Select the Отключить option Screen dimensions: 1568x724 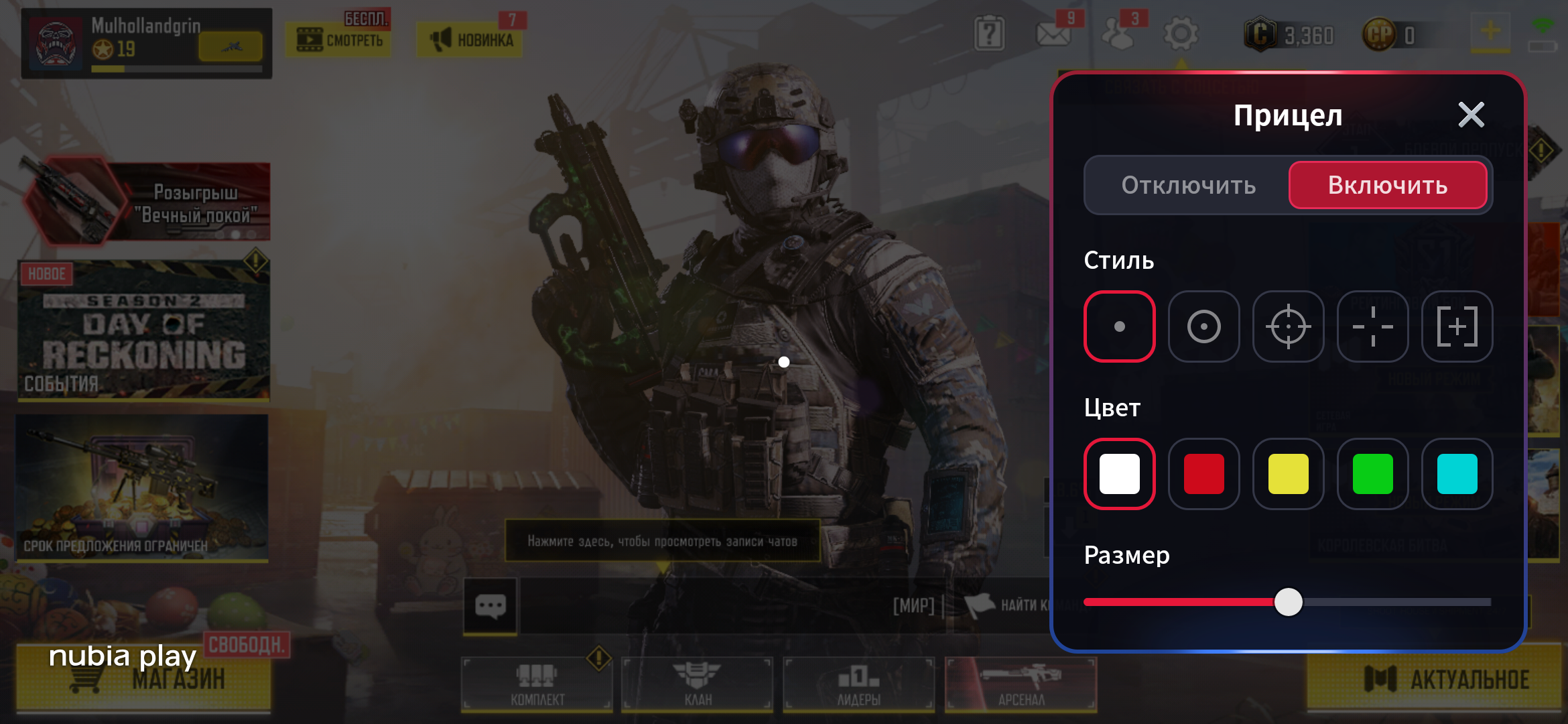click(x=1188, y=186)
